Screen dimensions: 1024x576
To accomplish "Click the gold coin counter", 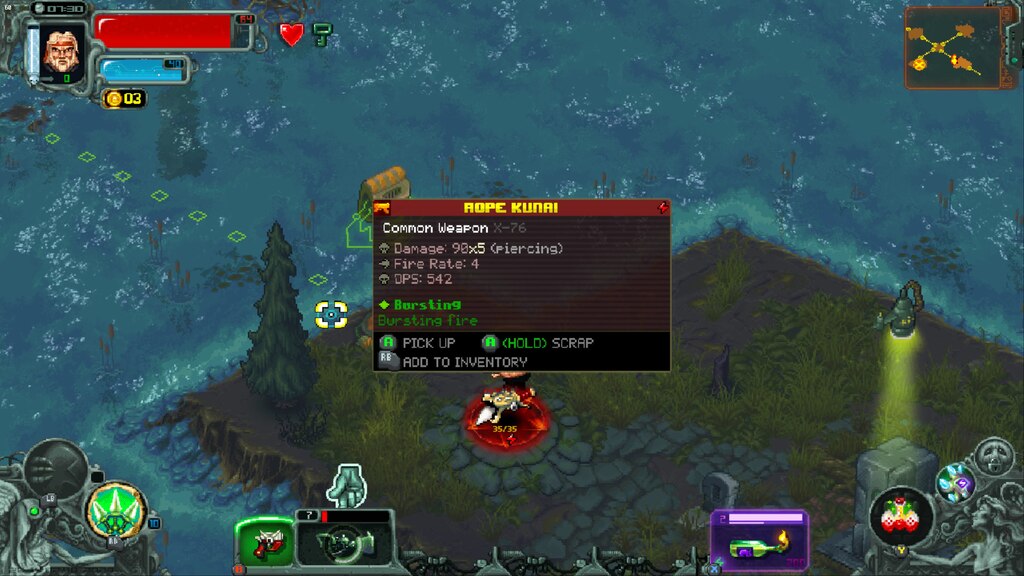I will pos(124,98).
